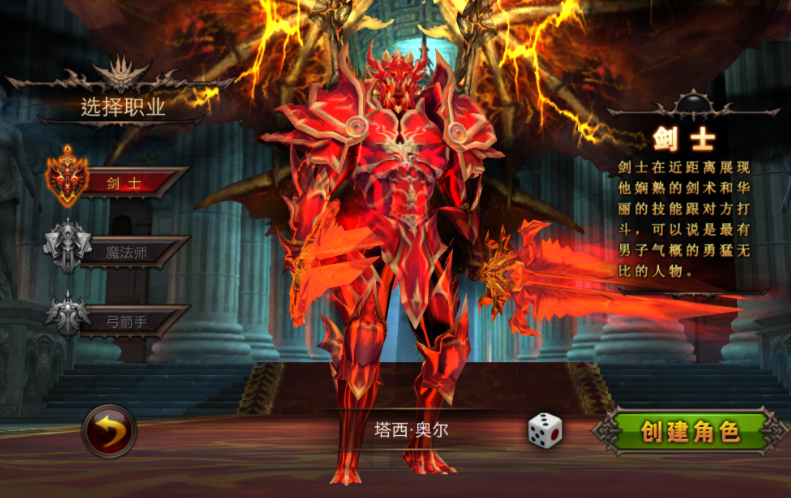Go back with the round arrow button
The height and width of the screenshot is (498, 791).
pos(108,432)
